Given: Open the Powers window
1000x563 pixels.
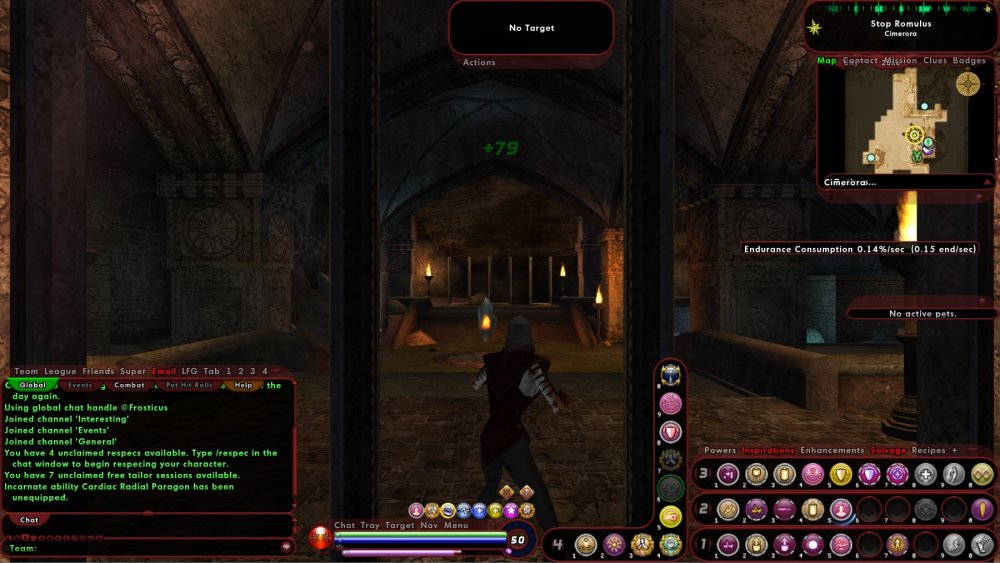Looking at the screenshot, I should pos(720,451).
